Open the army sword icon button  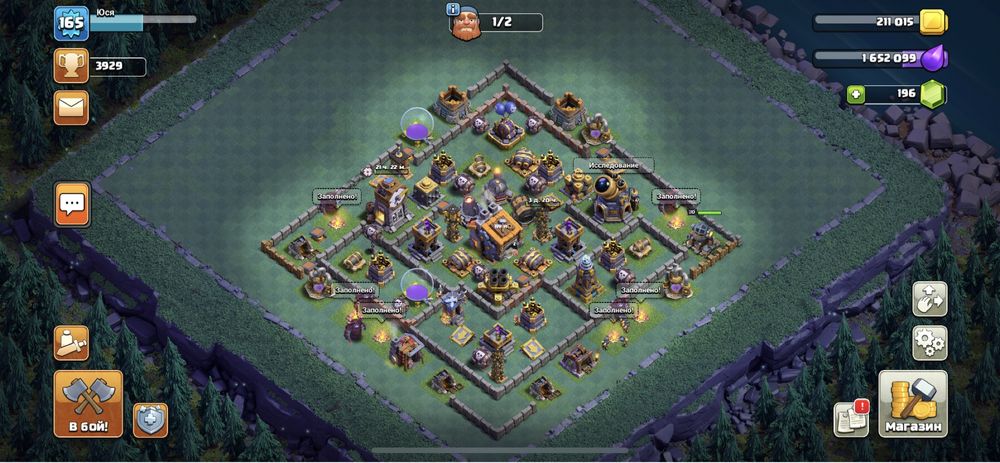[71, 343]
